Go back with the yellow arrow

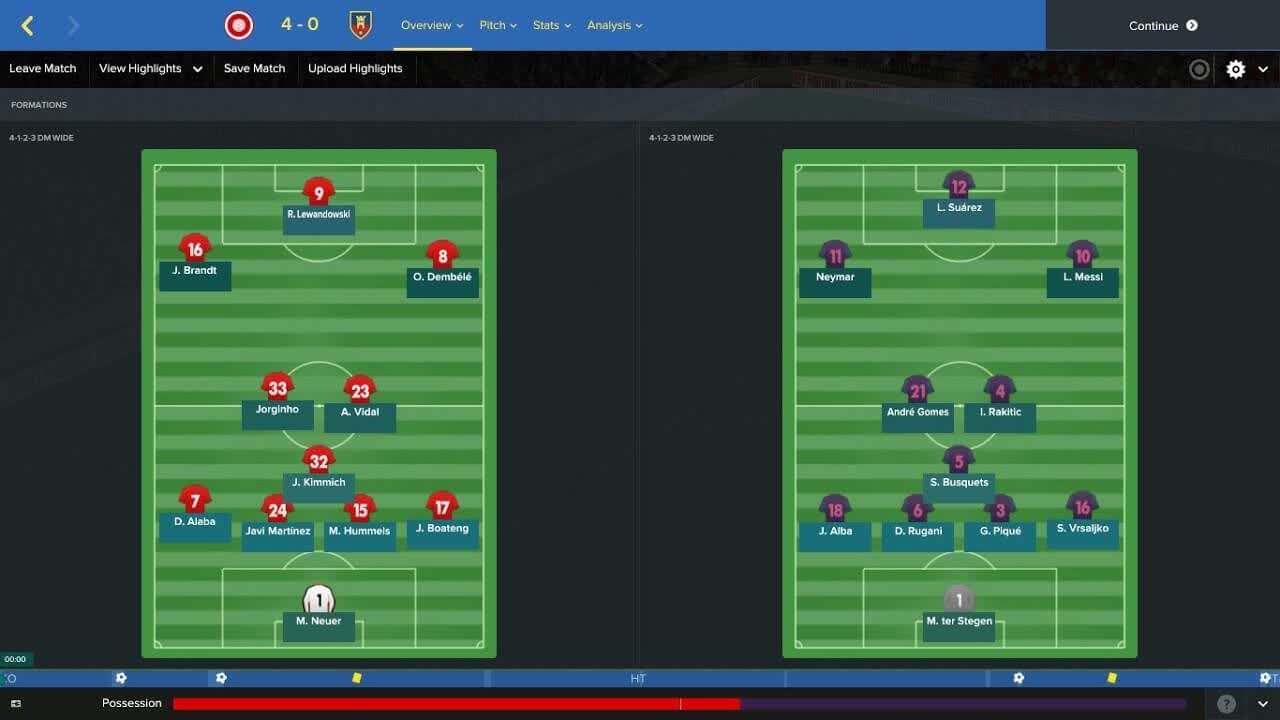click(x=28, y=26)
